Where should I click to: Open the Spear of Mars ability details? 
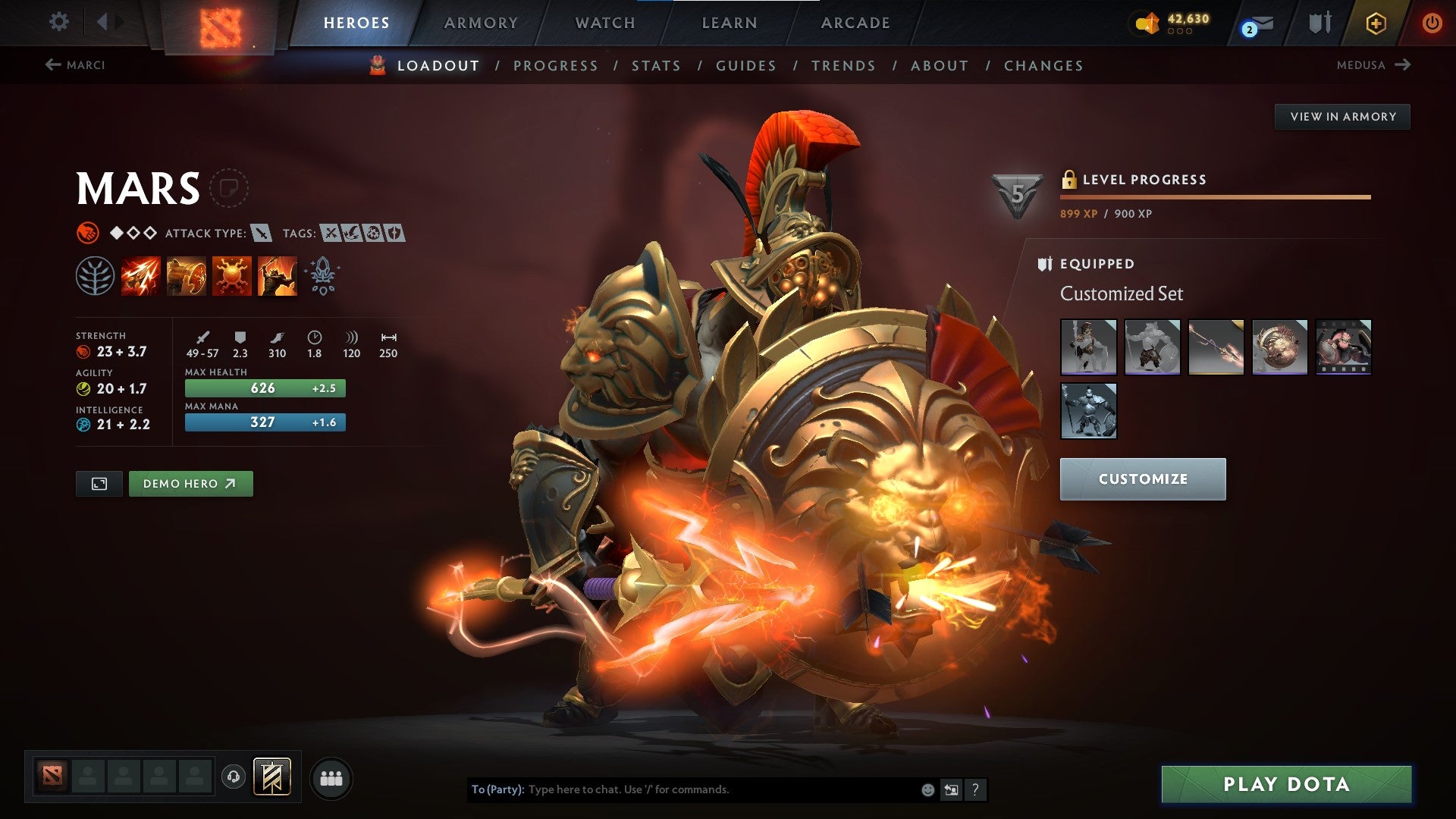[140, 275]
